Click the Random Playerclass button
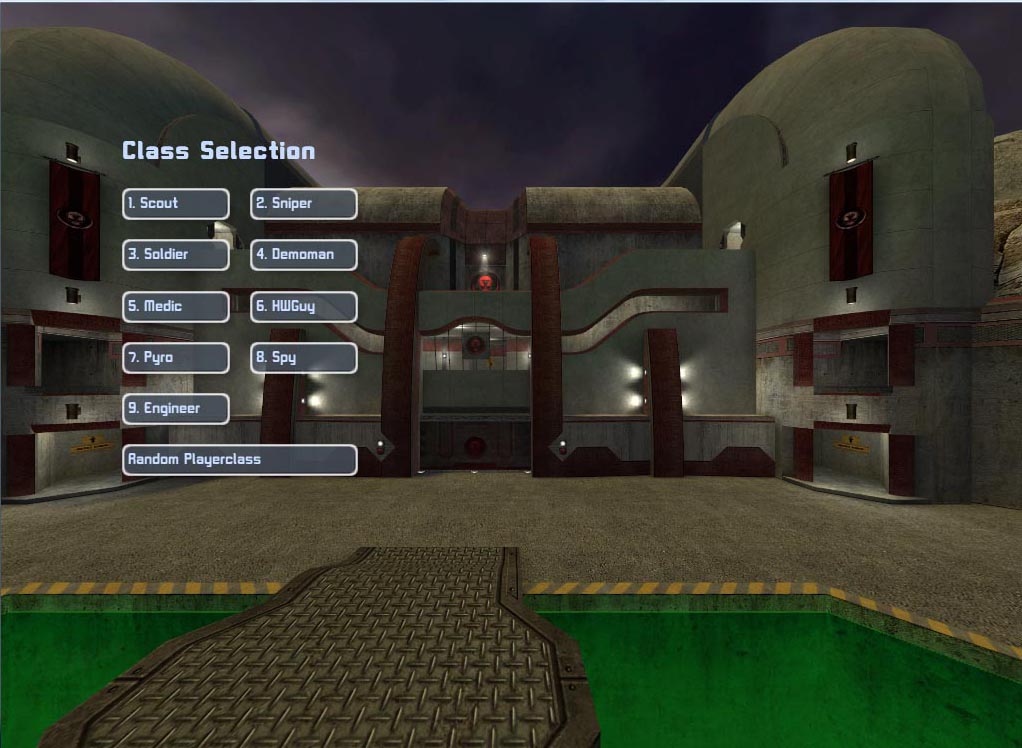Viewport: 1022px width, 748px height. 239,460
